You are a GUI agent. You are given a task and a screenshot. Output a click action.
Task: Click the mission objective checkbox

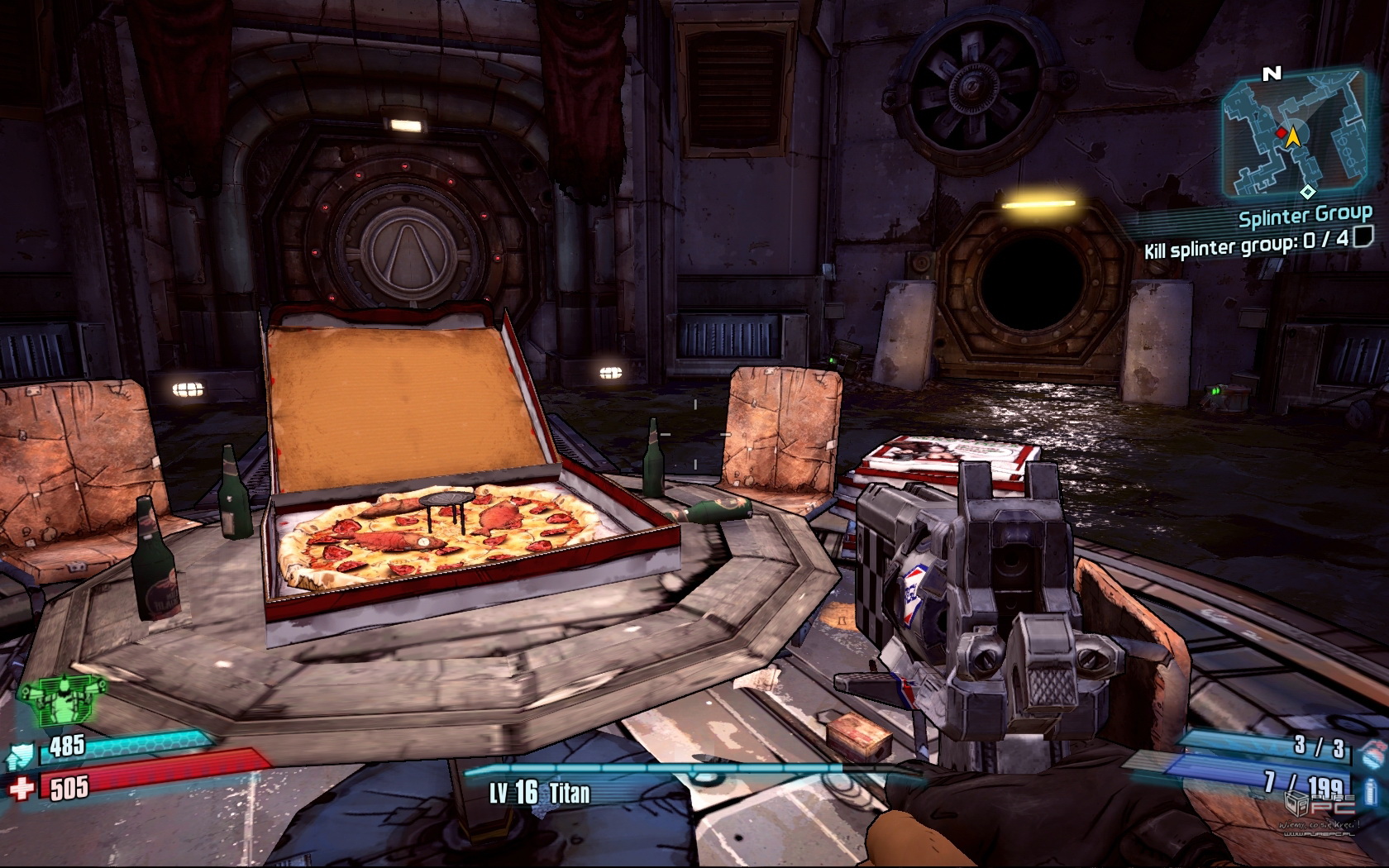coord(1363,238)
